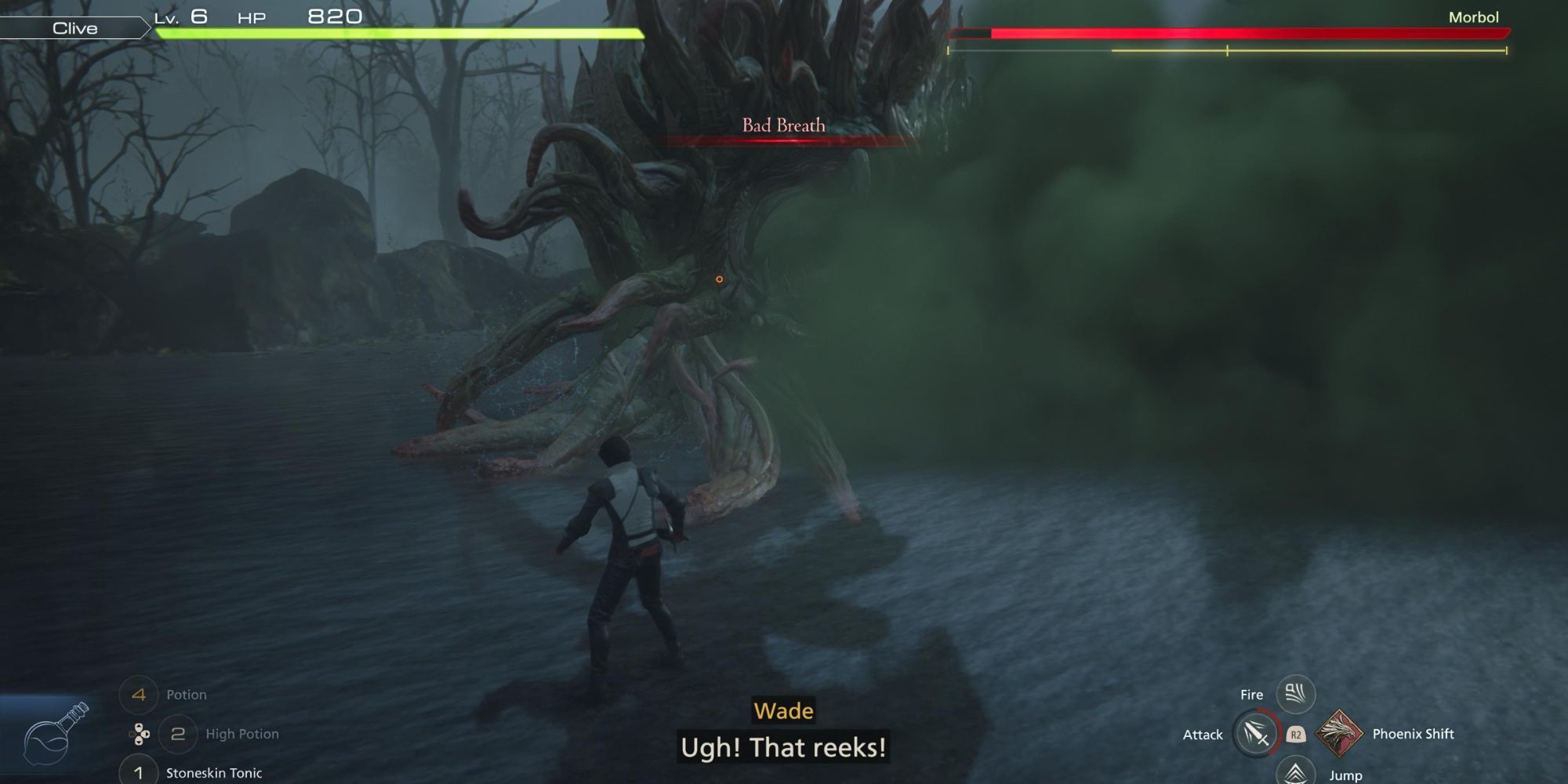Click the High Potion item label
Screen dimensions: 1568x784
(x=242, y=734)
